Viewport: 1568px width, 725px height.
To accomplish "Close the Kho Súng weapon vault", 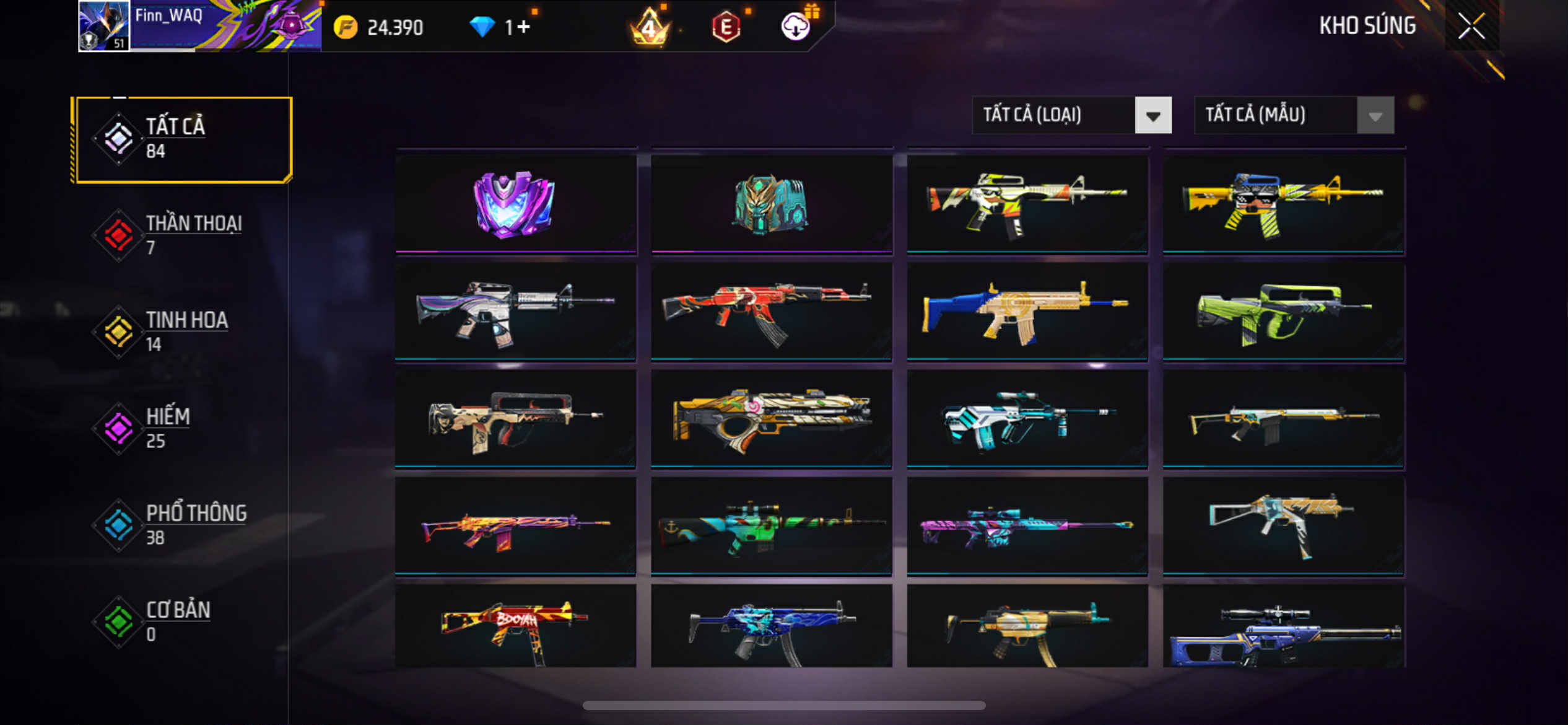I will coord(1471,26).
